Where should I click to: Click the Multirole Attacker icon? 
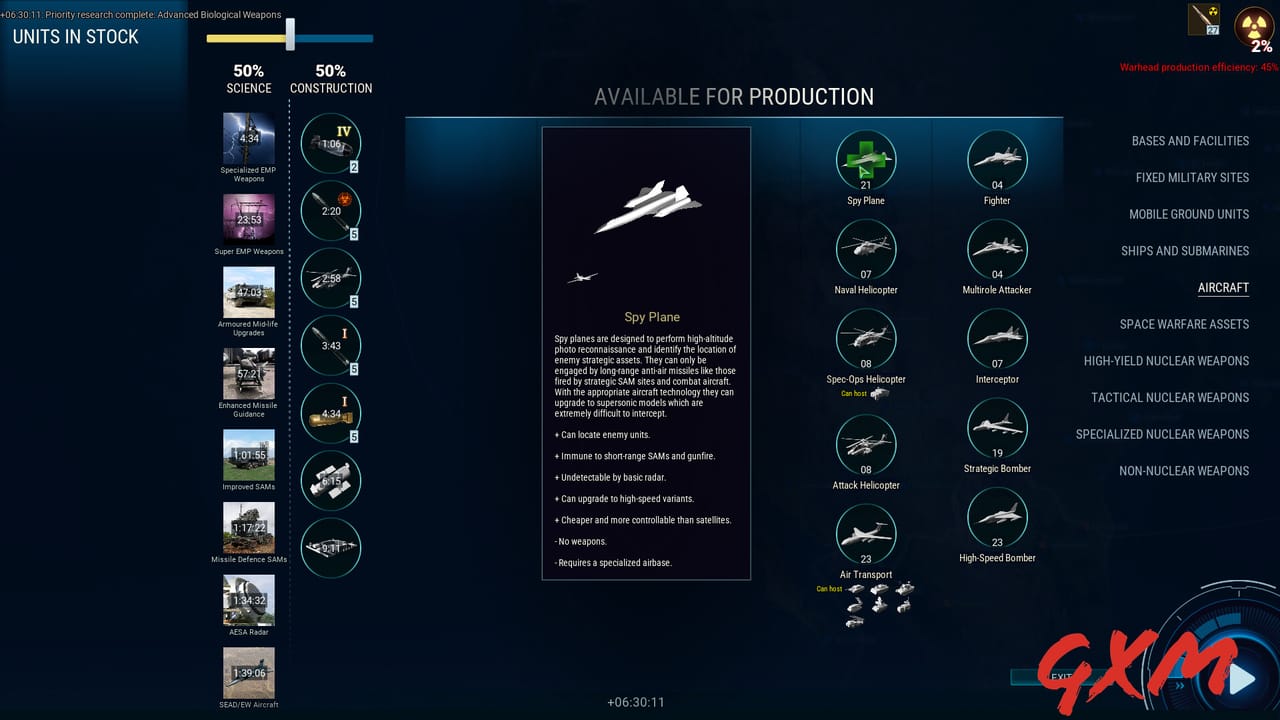point(997,250)
